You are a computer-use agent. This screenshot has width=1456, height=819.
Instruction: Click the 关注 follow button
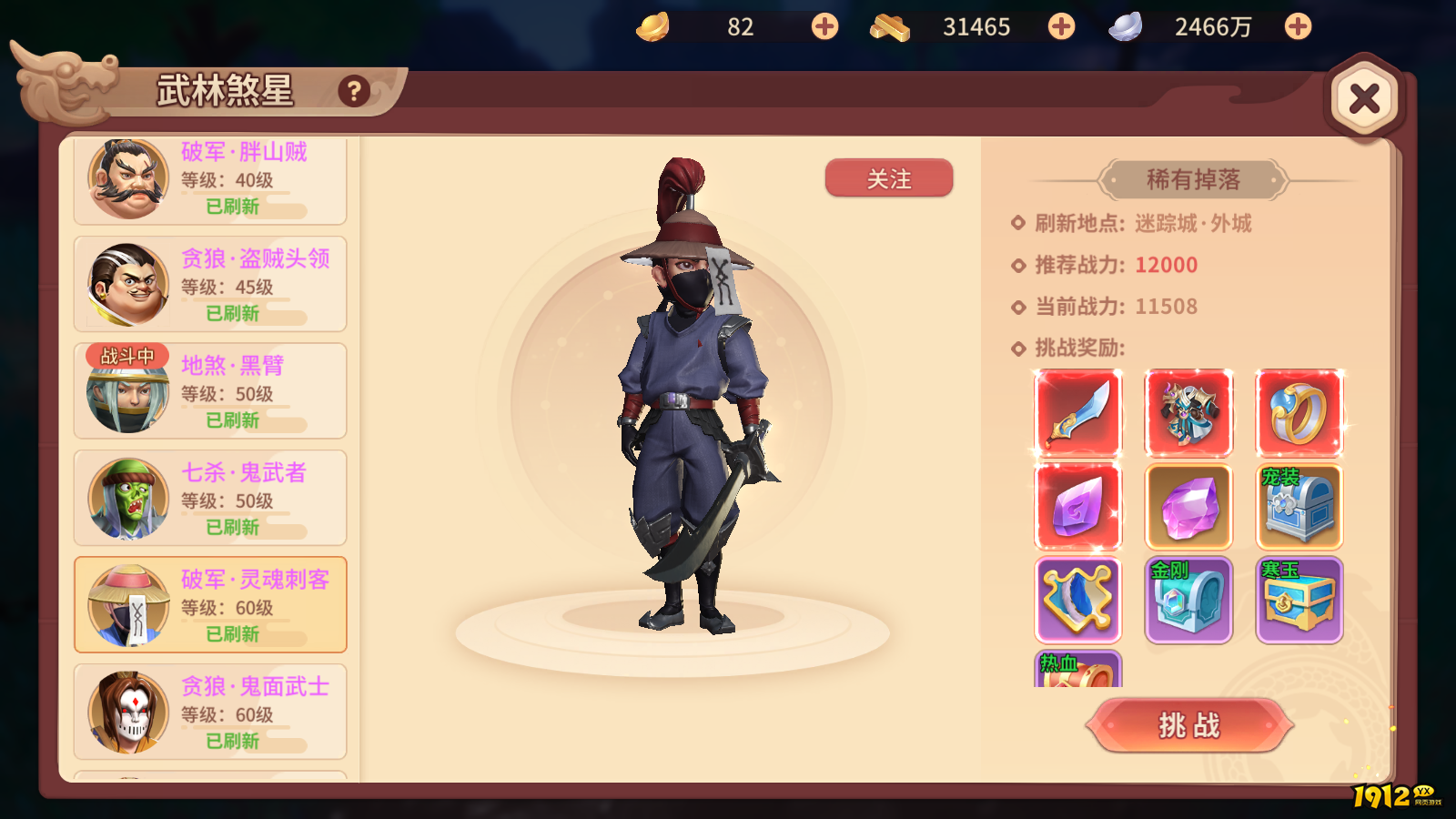click(888, 179)
